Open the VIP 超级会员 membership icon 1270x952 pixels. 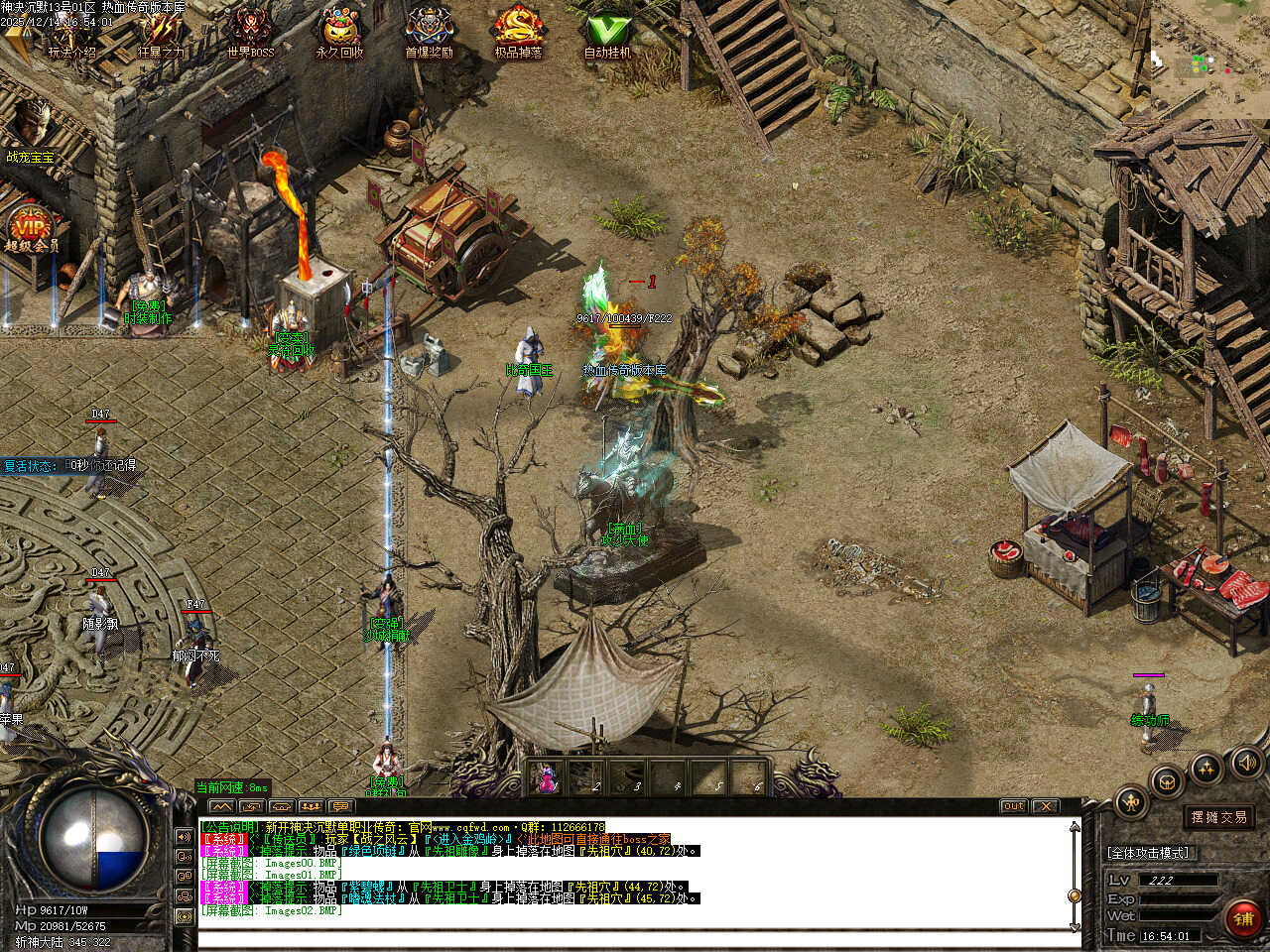[x=30, y=230]
